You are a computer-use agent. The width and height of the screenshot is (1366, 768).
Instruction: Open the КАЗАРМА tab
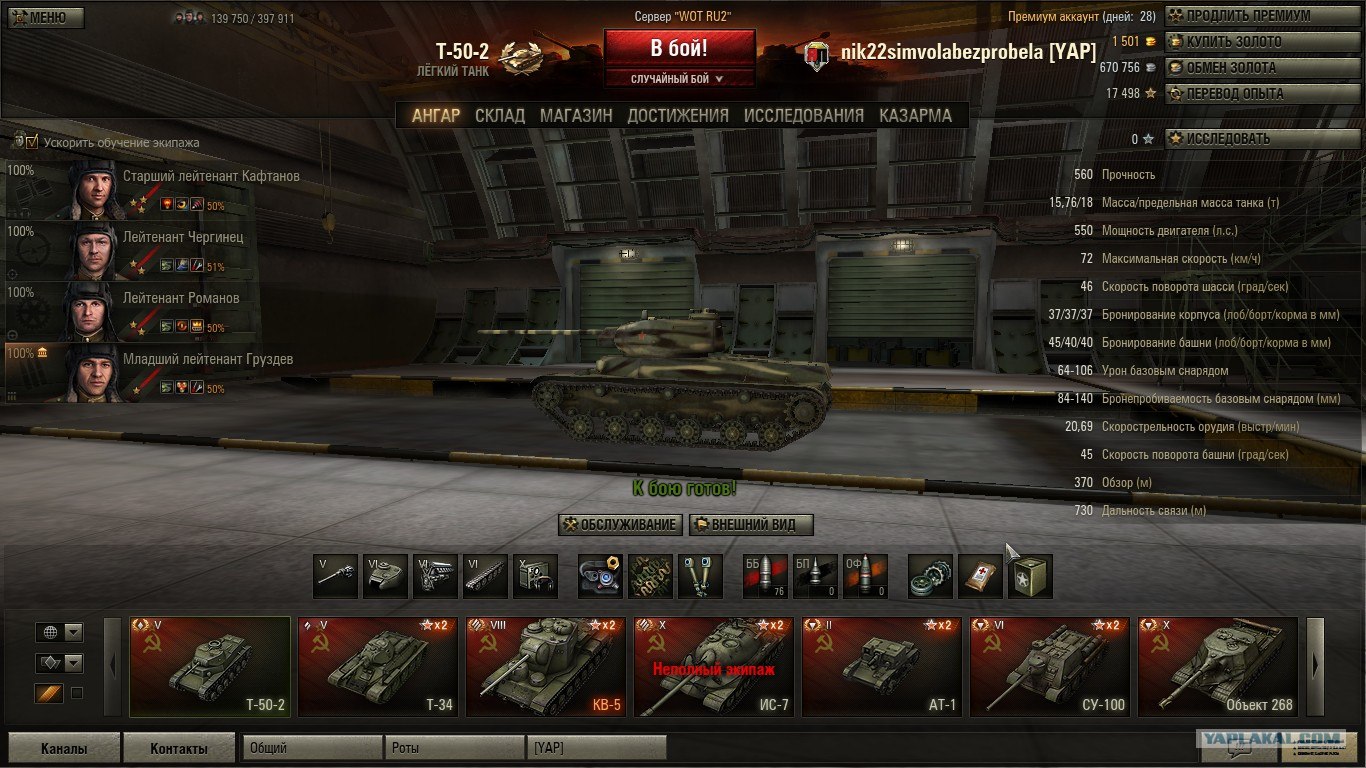pos(915,115)
